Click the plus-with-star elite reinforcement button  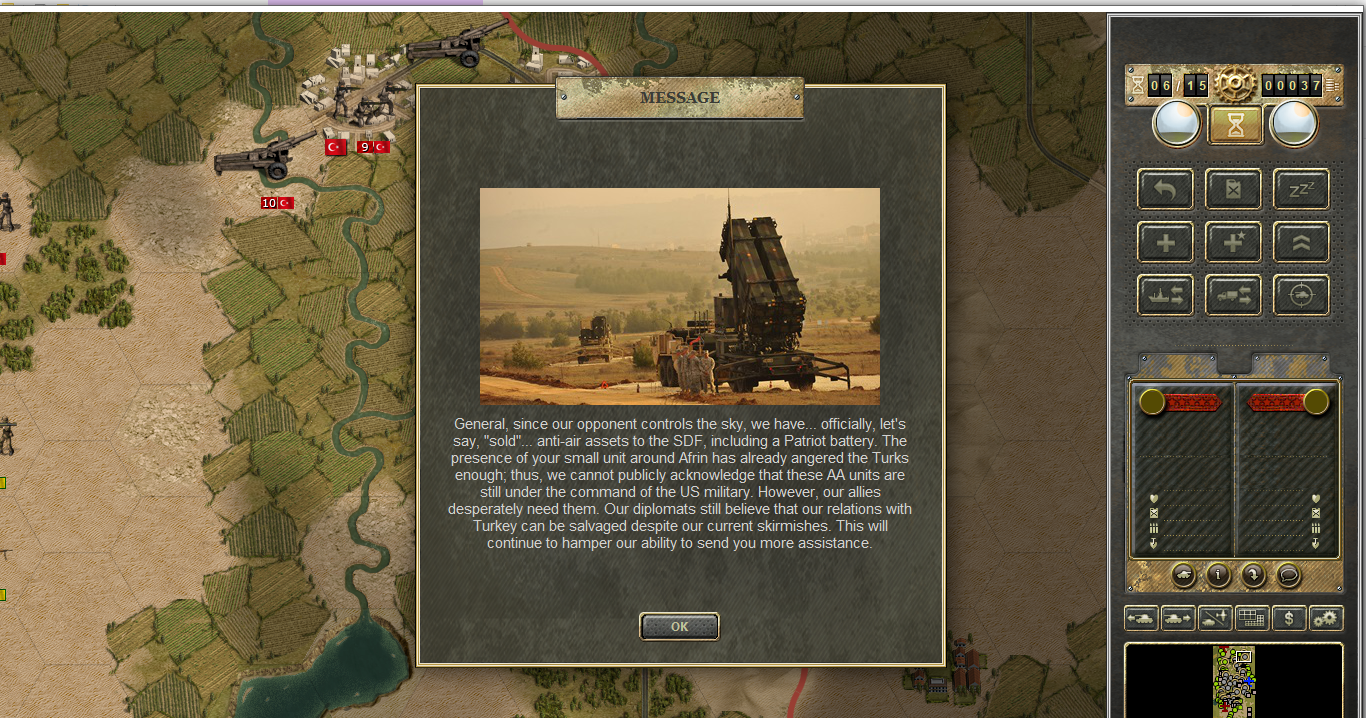coord(1233,242)
